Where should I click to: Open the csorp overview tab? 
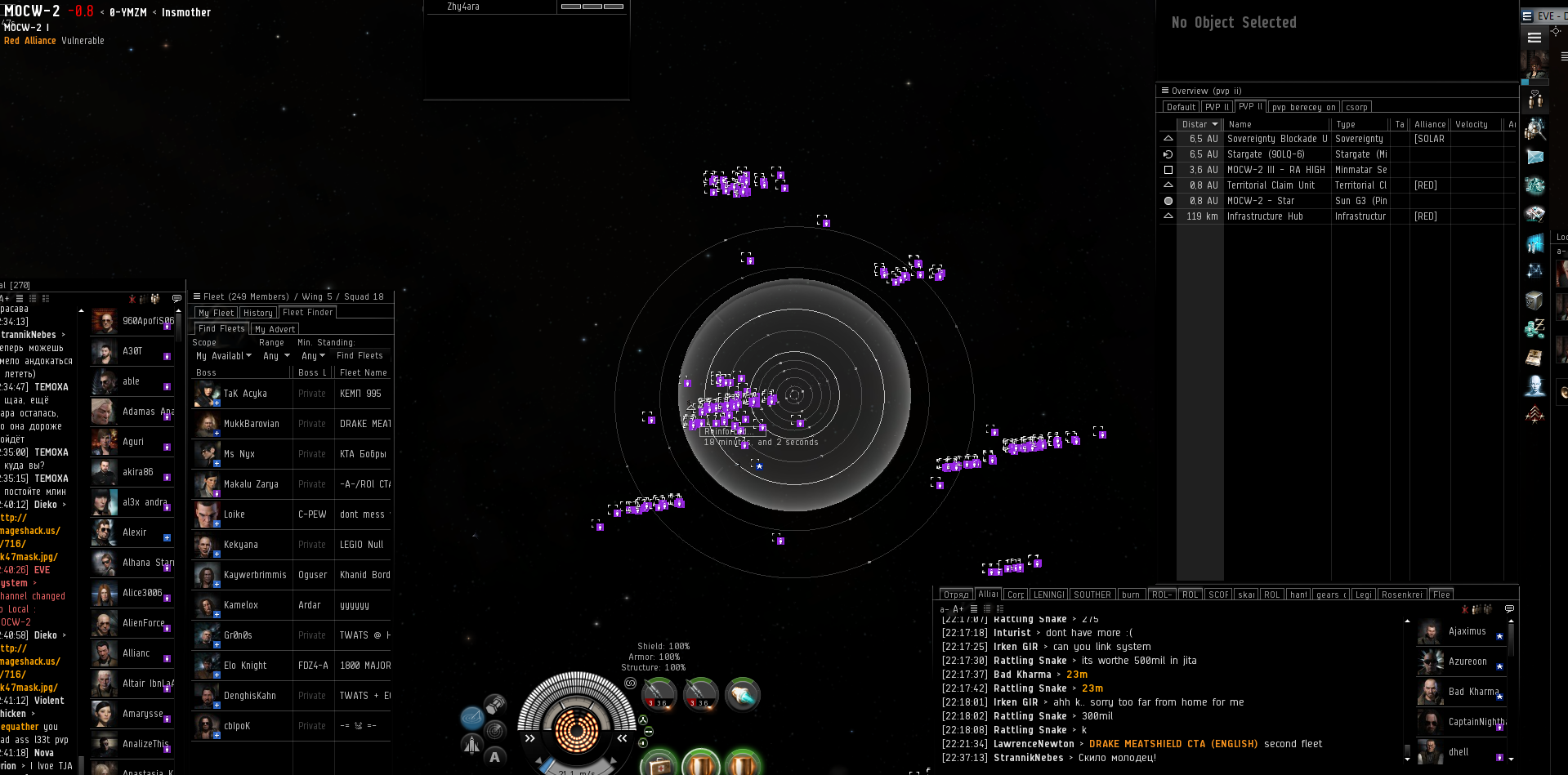[1356, 107]
